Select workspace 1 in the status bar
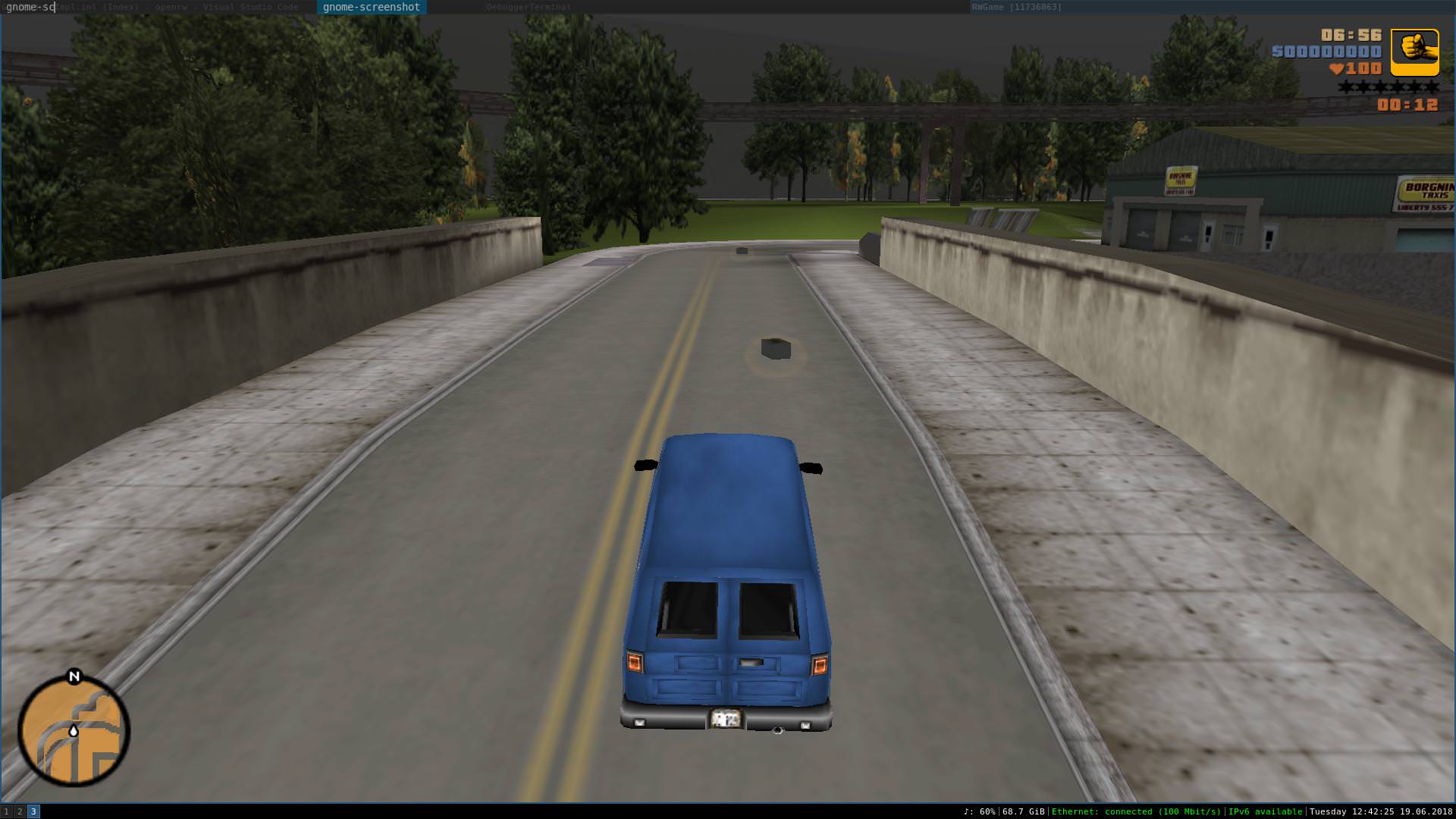The image size is (1456, 819). pyautogui.click(x=7, y=811)
